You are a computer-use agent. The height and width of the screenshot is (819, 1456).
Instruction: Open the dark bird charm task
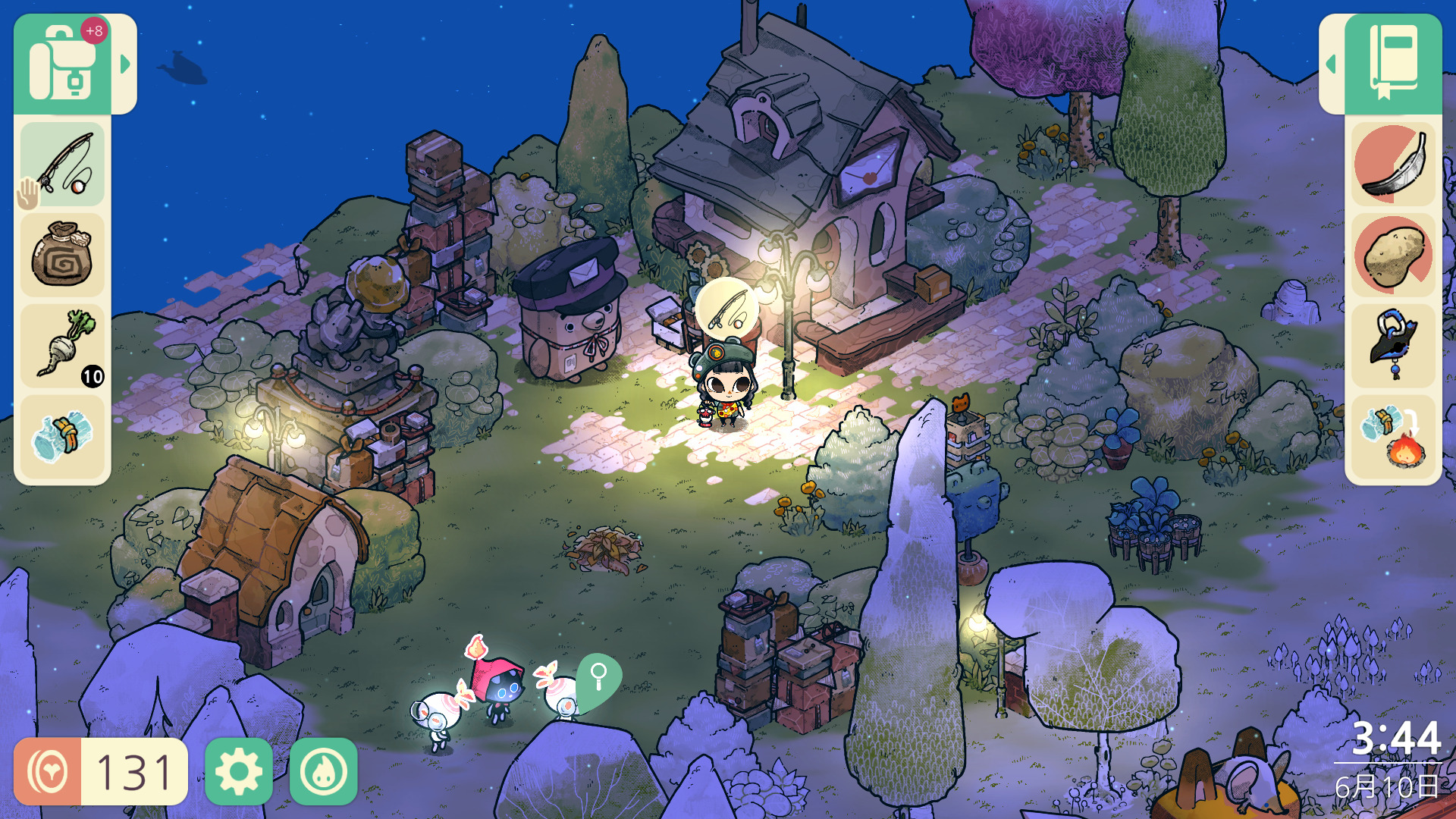[x=1394, y=346]
